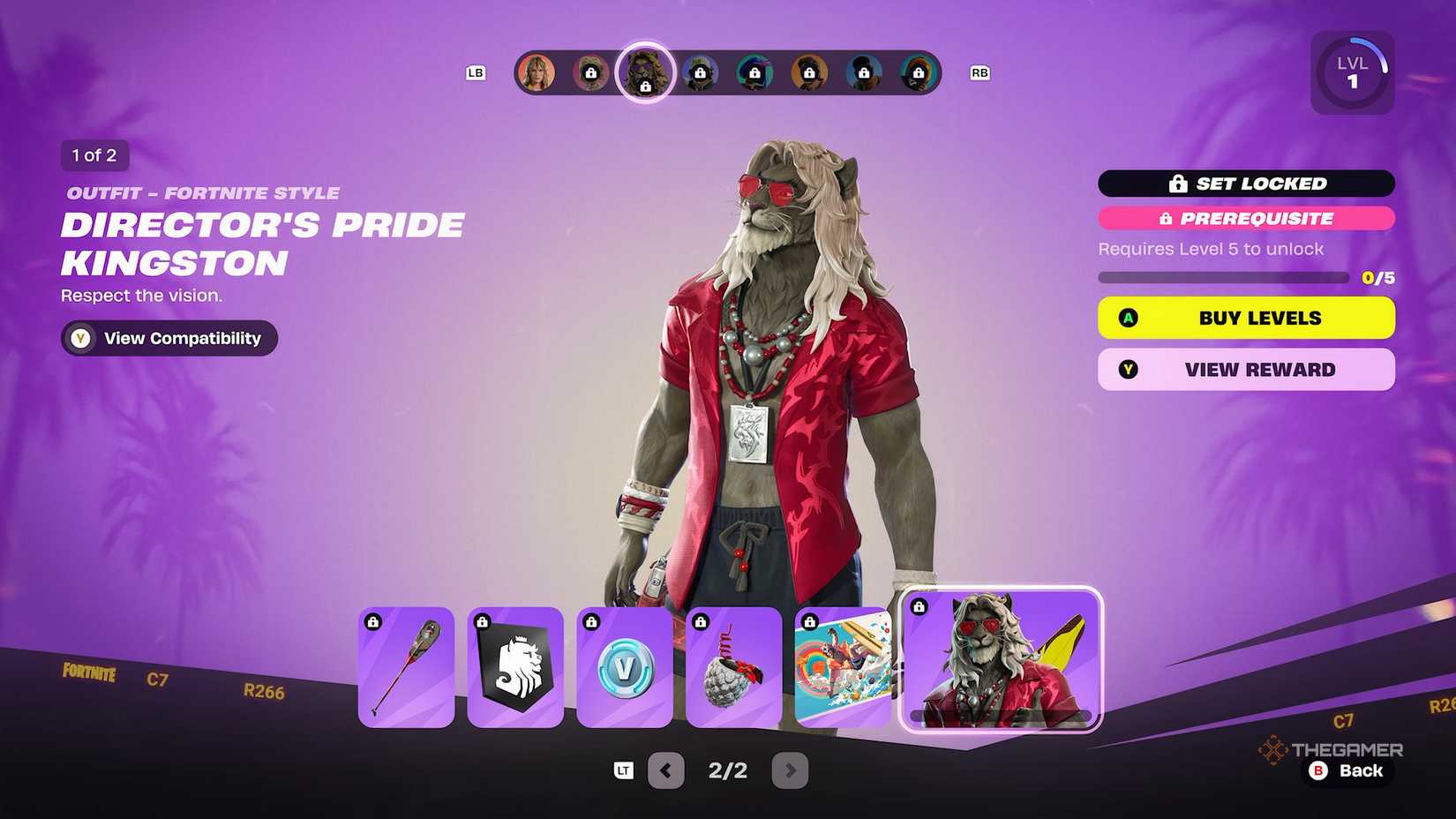Click the LT trigger icon near page indicator
The width and height of the screenshot is (1456, 819).
pyautogui.click(x=623, y=770)
